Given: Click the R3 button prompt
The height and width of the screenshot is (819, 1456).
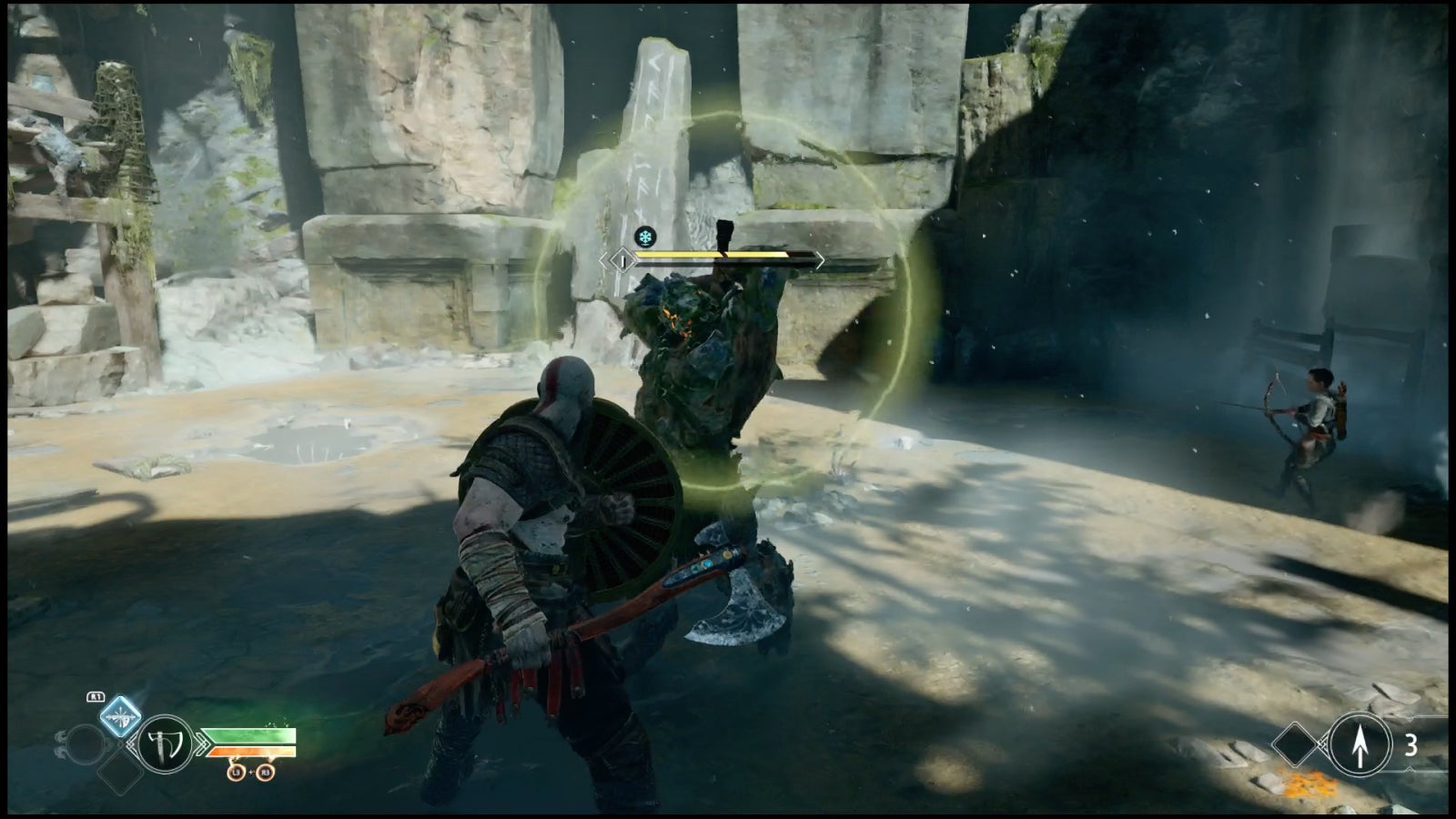Looking at the screenshot, I should pyautogui.click(x=265, y=772).
